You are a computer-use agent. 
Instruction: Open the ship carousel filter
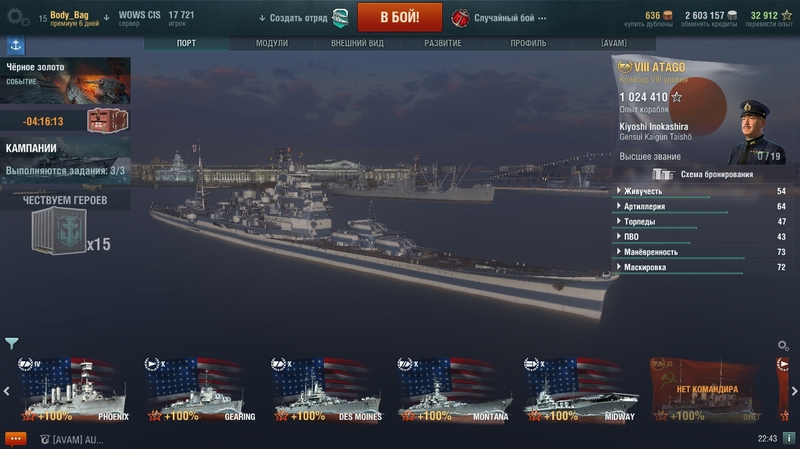[x=12, y=344]
